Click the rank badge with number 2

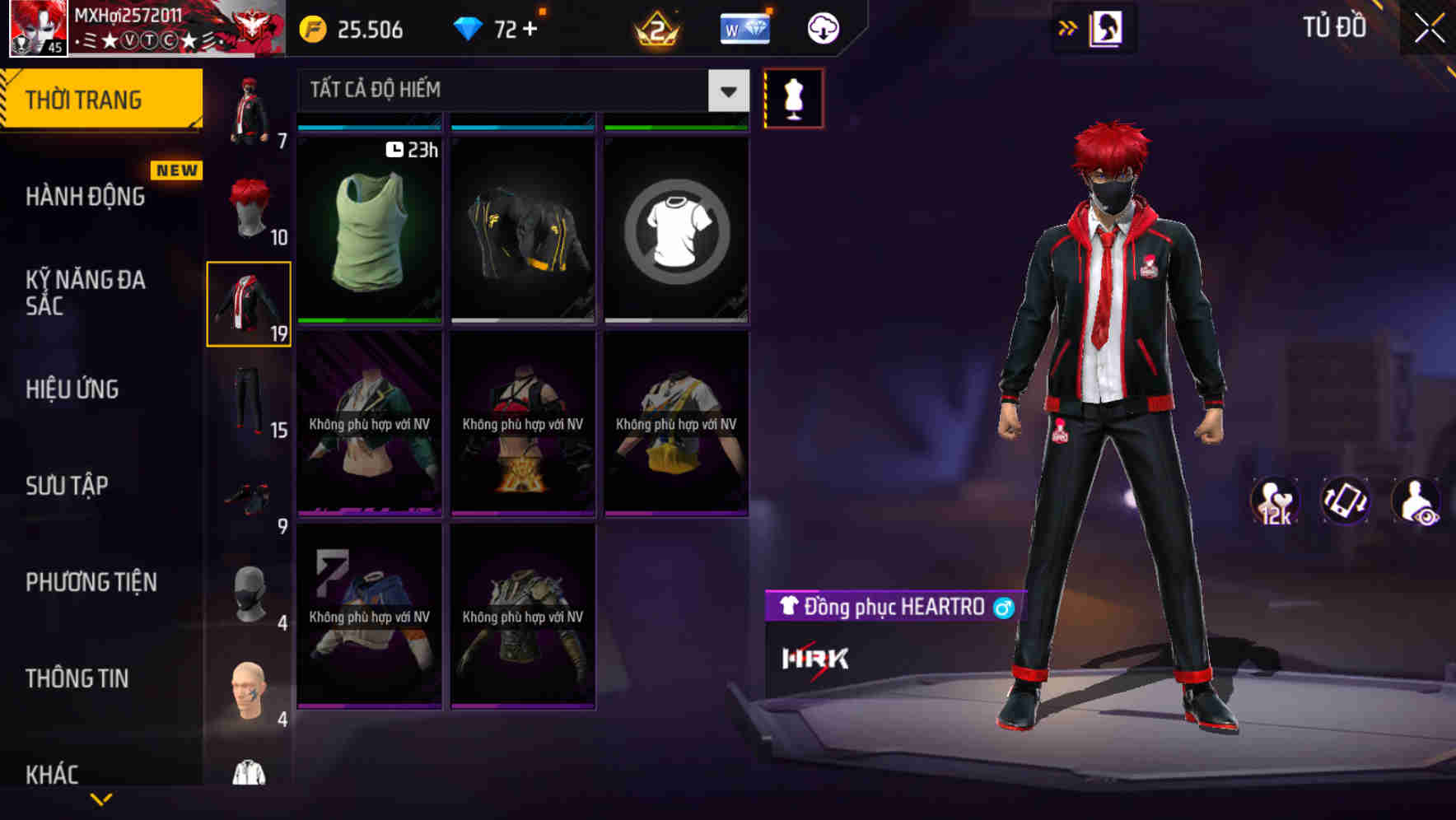(655, 27)
